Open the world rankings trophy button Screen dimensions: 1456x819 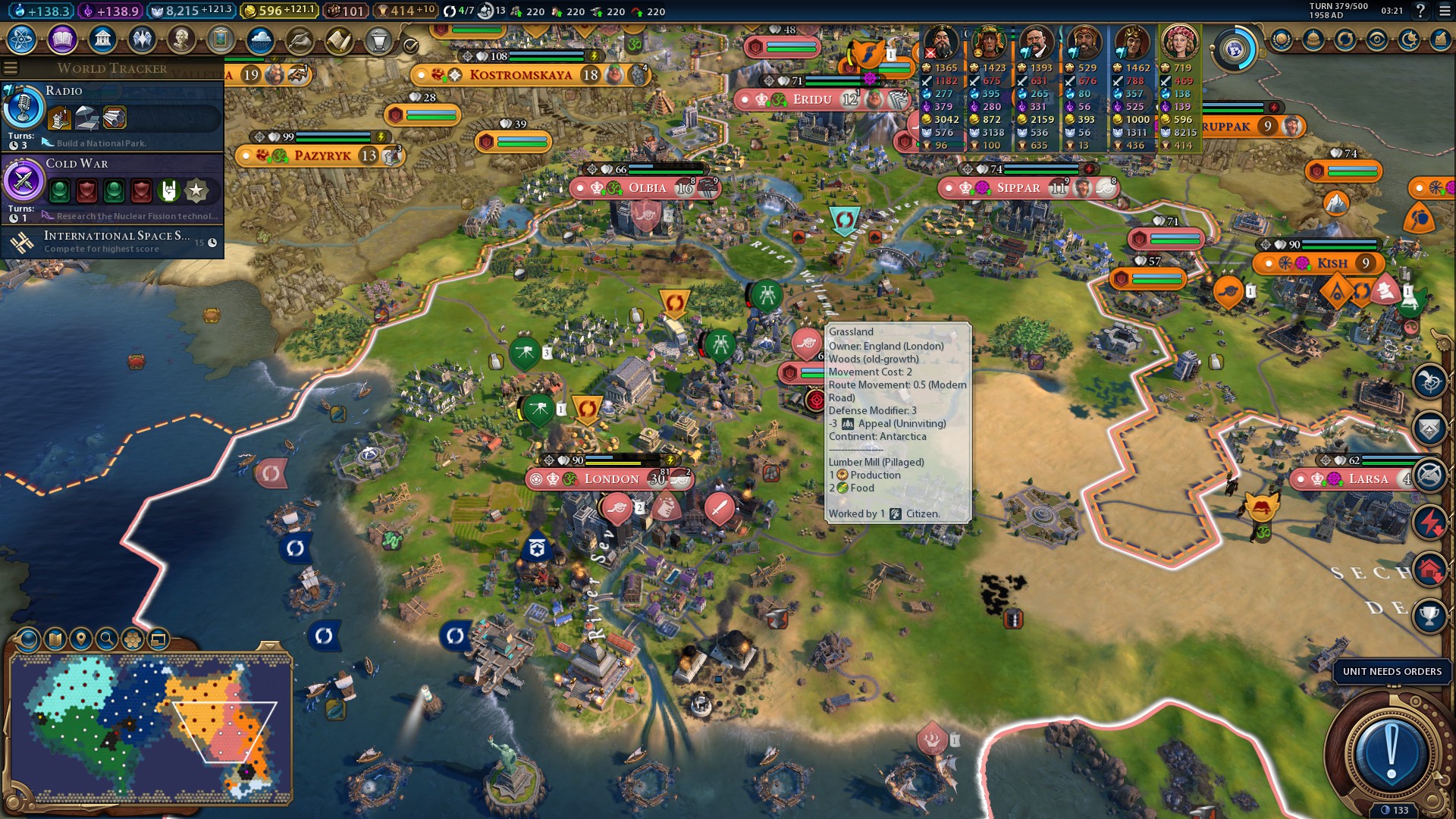click(1429, 616)
